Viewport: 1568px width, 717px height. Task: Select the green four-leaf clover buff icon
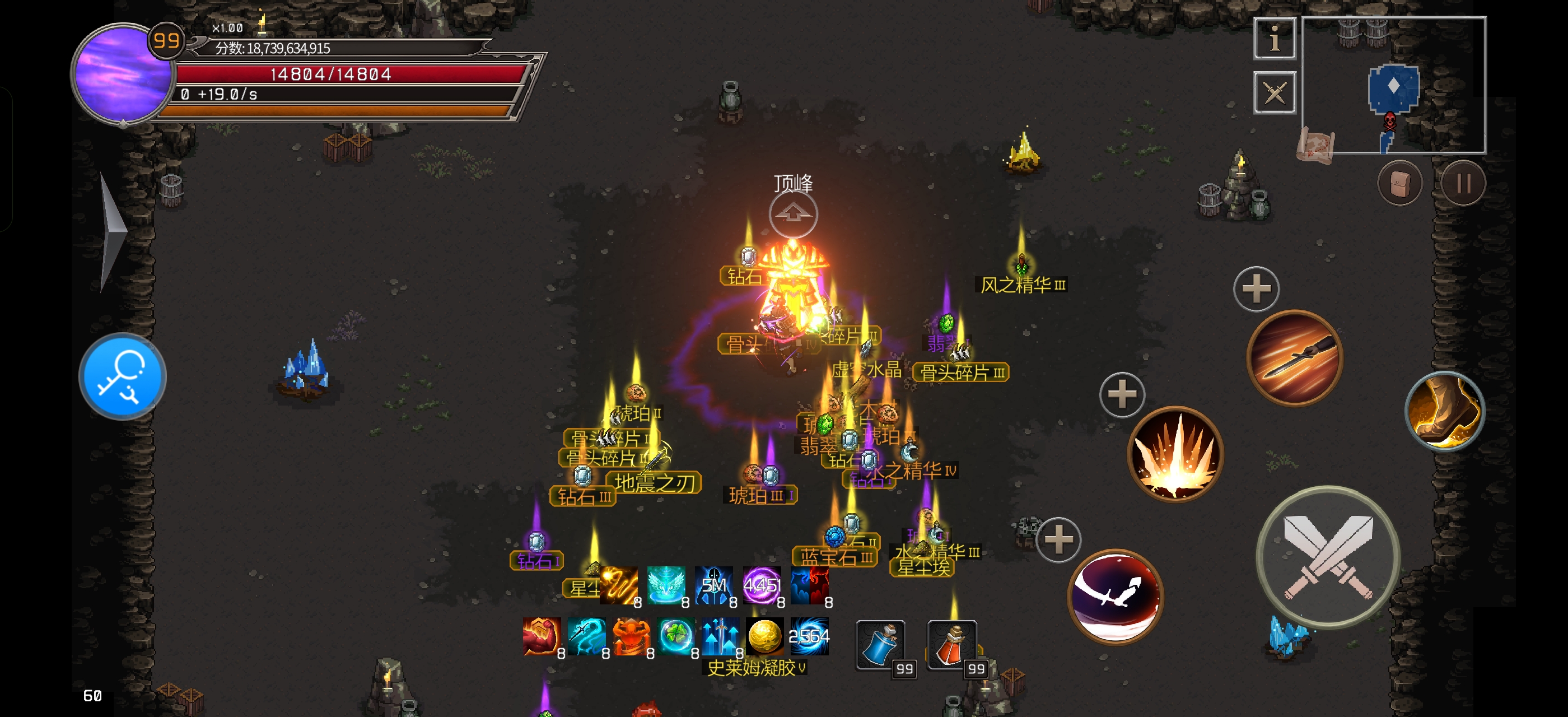click(674, 637)
